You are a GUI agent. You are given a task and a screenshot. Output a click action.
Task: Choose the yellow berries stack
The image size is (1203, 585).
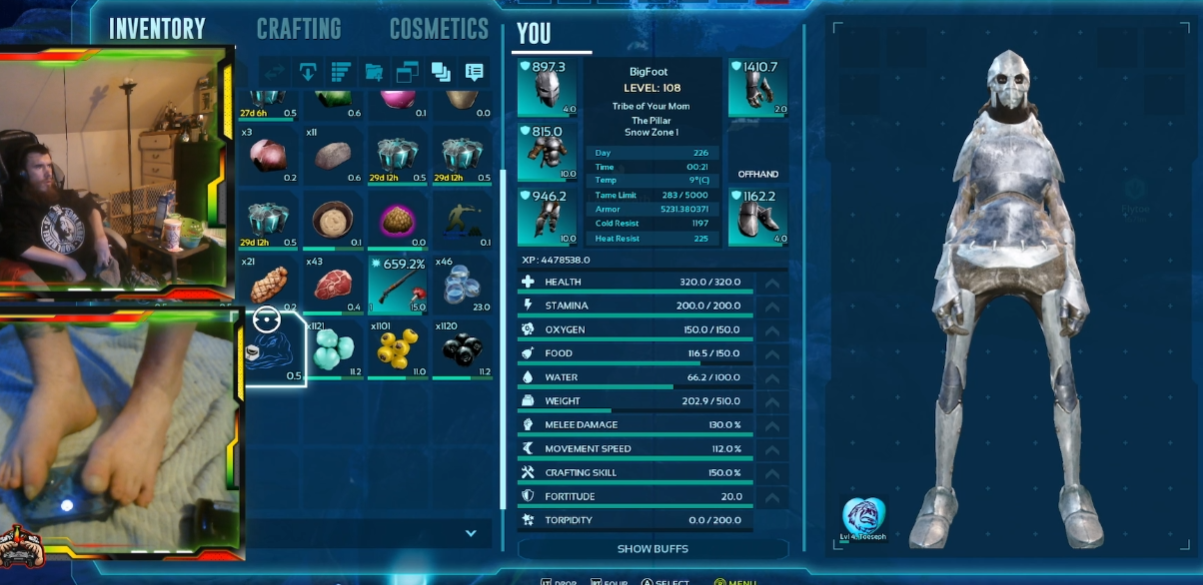tap(398, 348)
